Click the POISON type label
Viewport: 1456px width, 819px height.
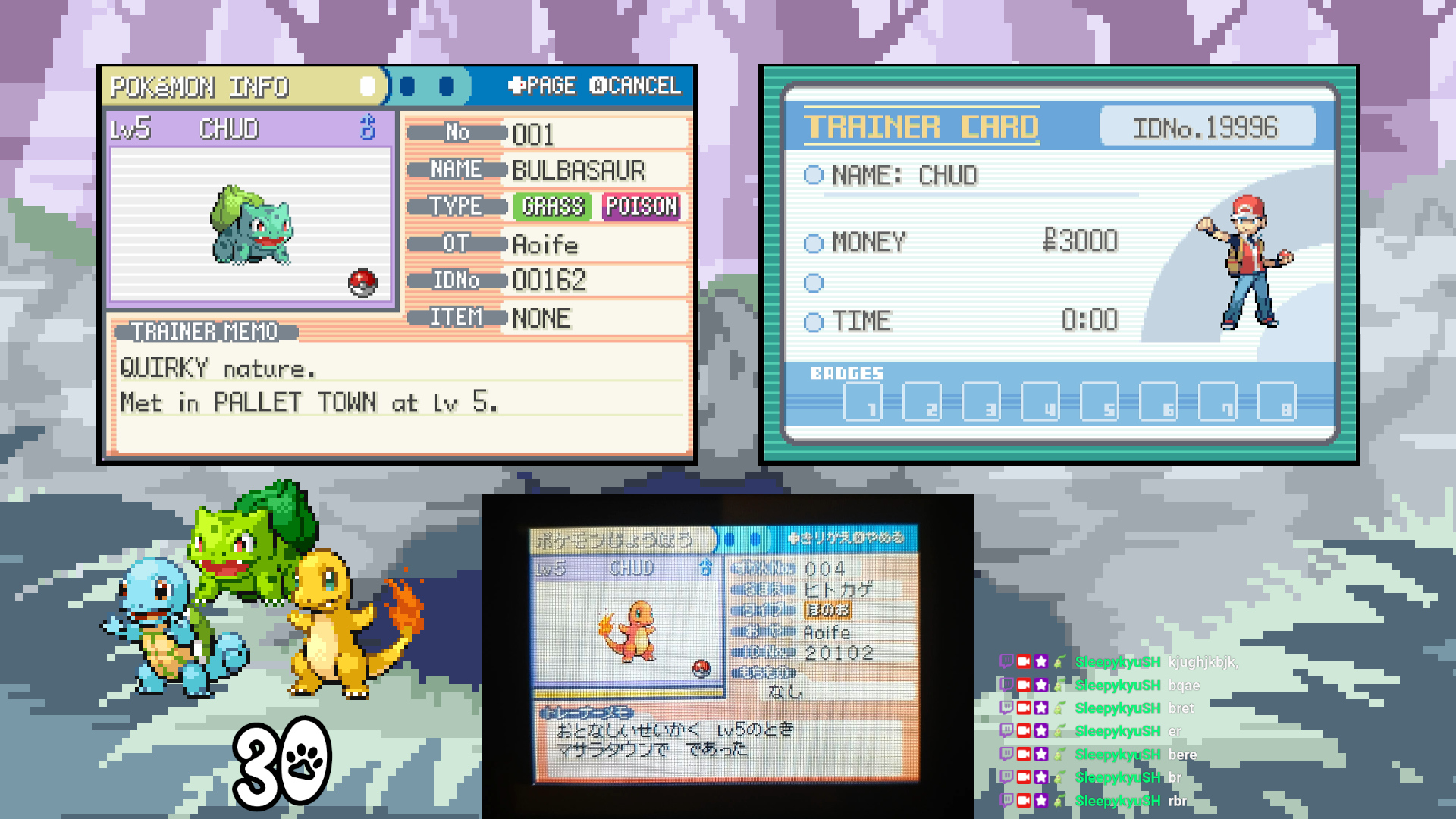[641, 206]
